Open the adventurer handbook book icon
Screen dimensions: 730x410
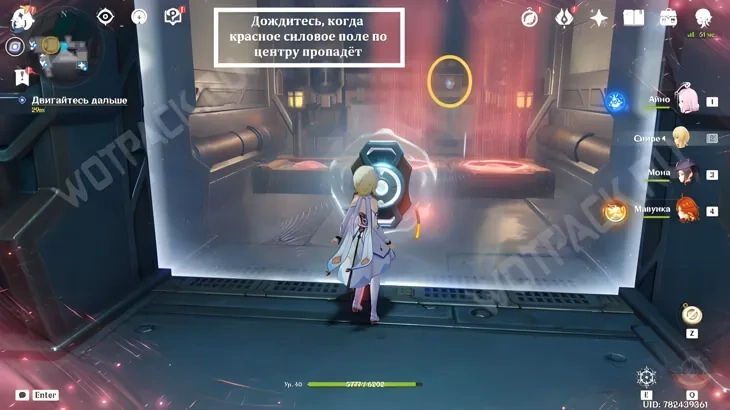(633, 17)
